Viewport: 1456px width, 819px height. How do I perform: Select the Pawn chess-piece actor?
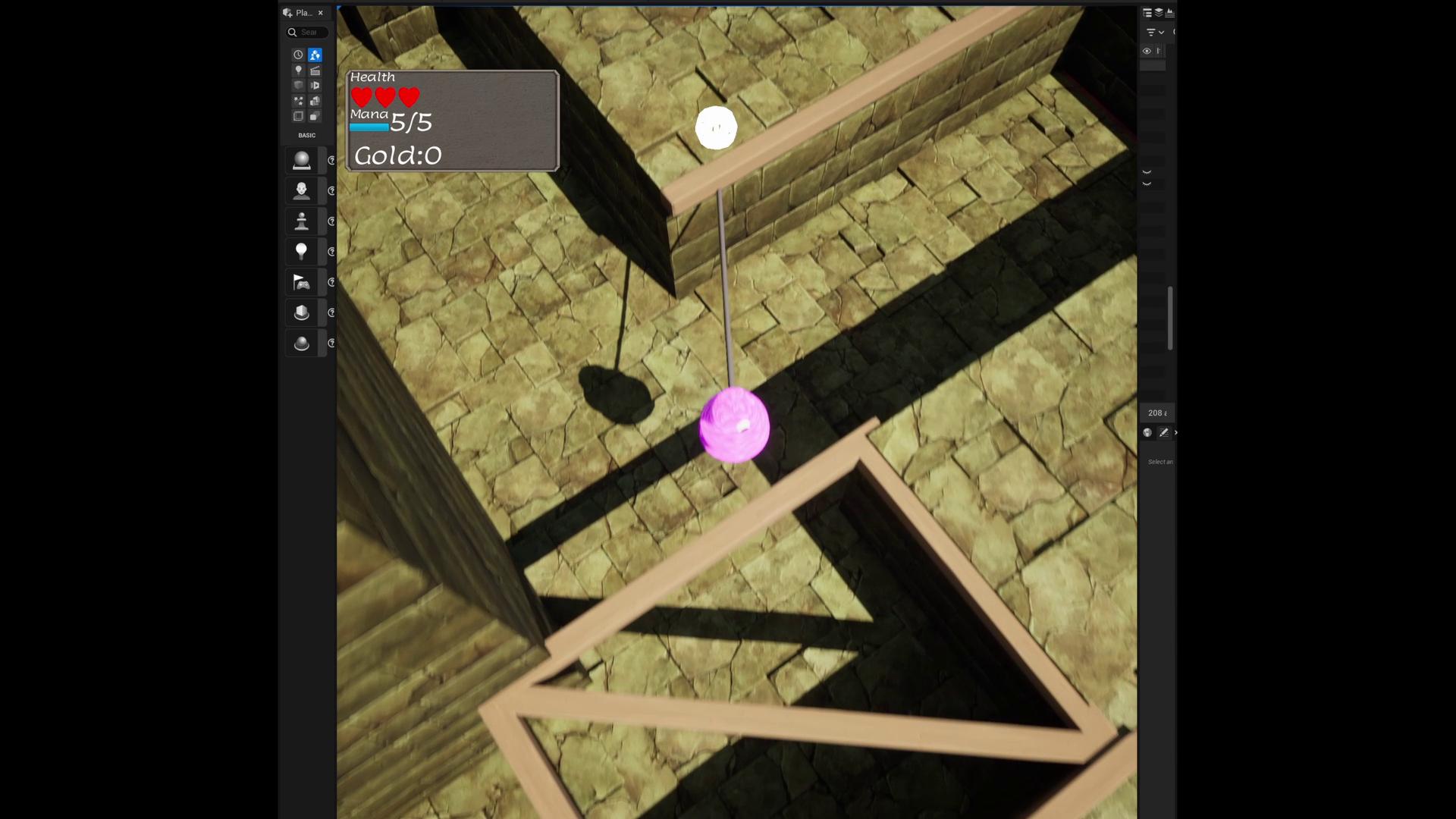[302, 221]
